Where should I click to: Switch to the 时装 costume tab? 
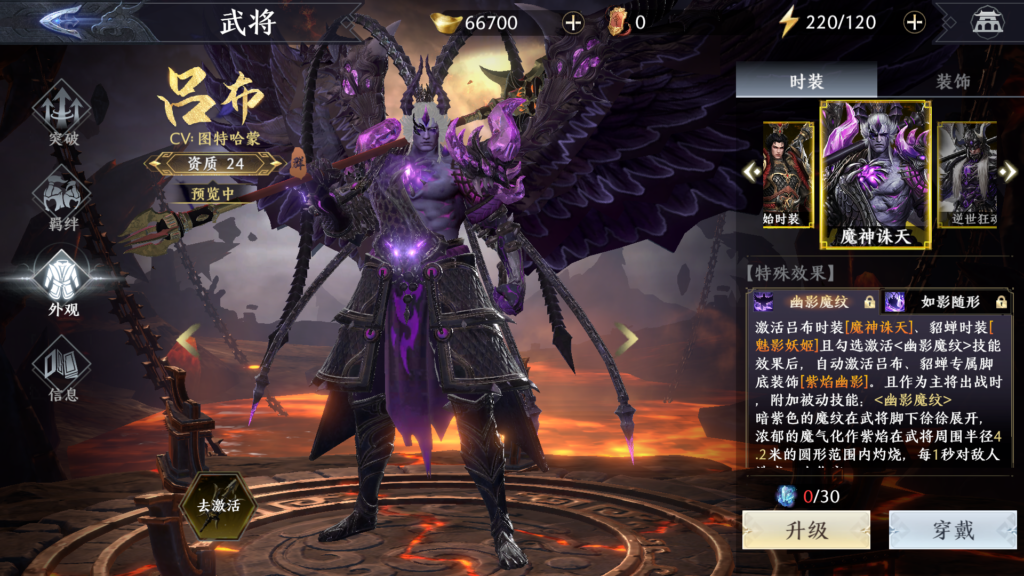(806, 81)
